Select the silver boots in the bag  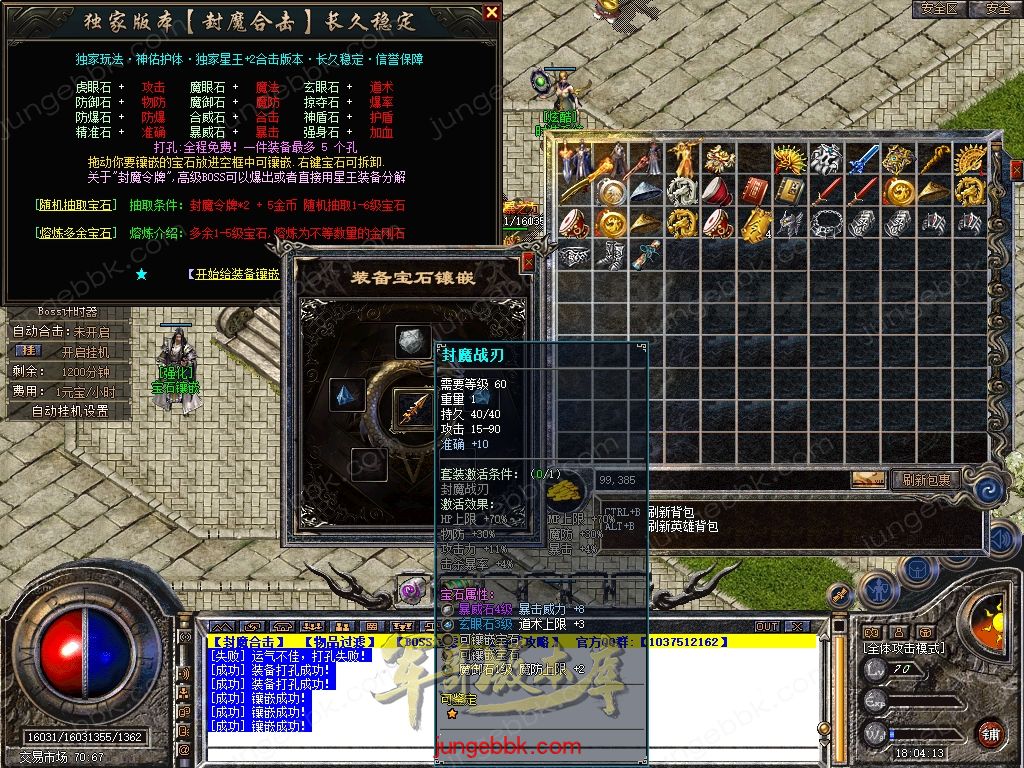point(611,253)
